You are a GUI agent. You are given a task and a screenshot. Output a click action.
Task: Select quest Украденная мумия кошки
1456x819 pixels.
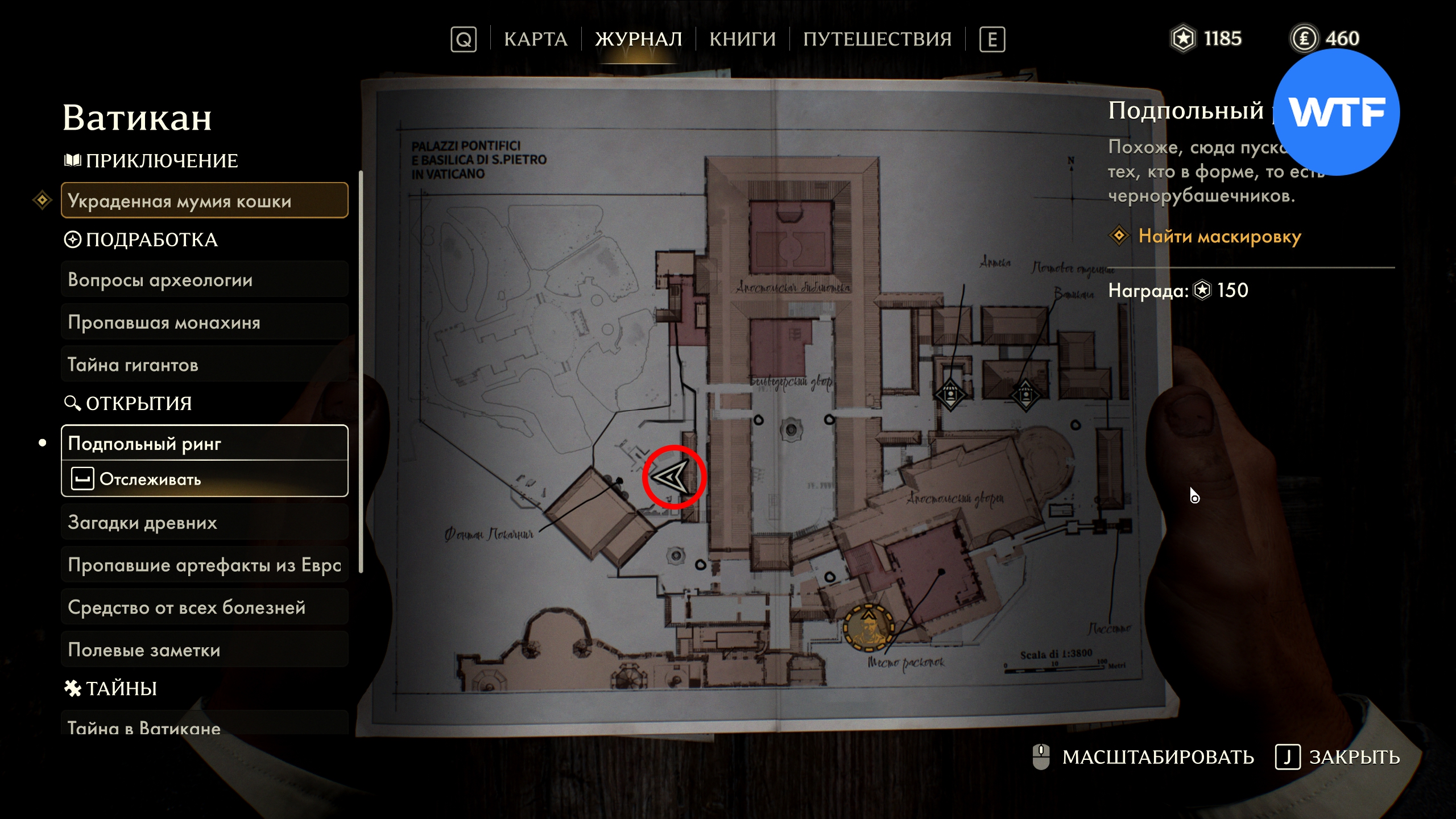pos(204,201)
